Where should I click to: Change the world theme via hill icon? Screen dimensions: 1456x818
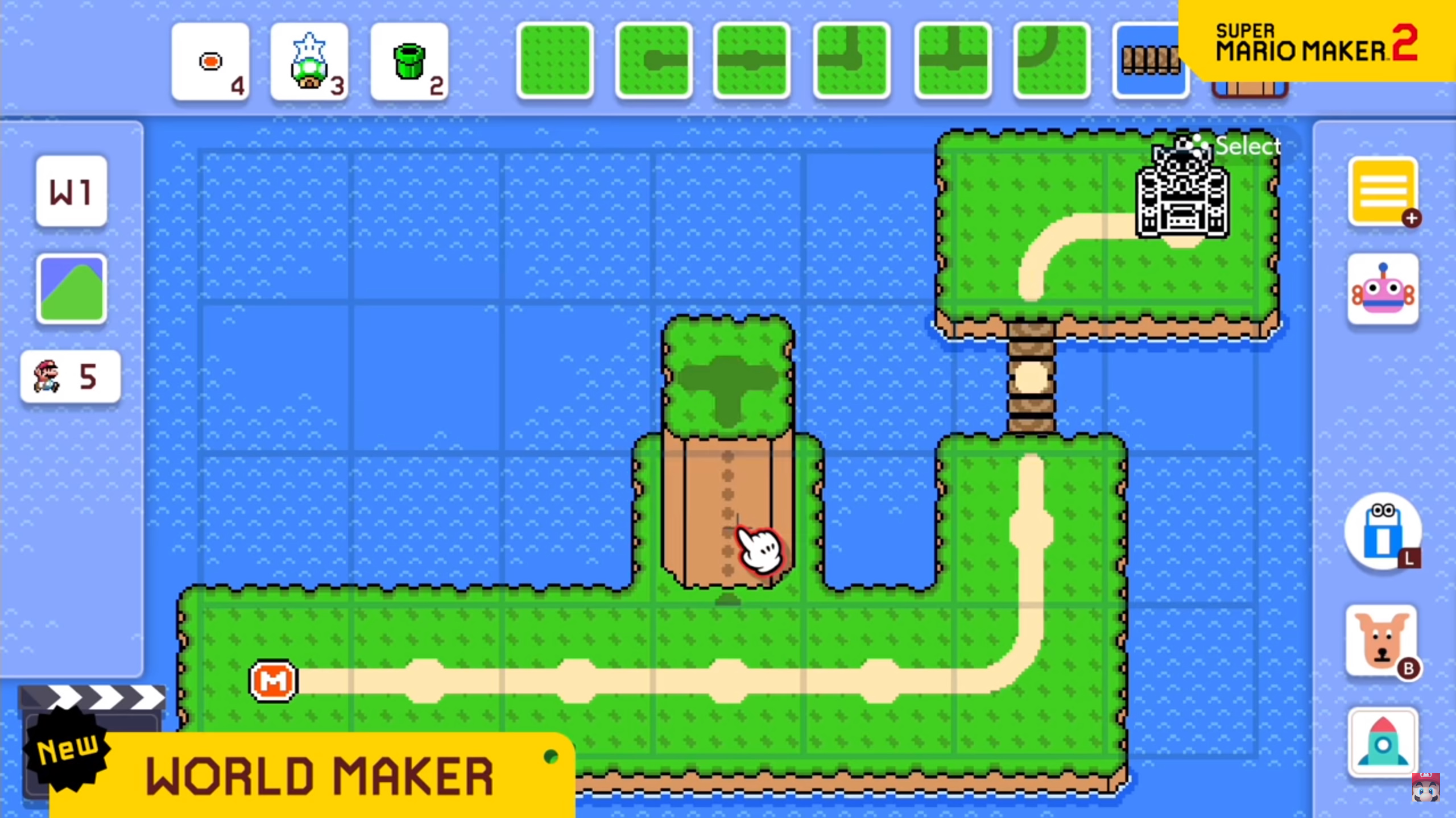point(71,289)
